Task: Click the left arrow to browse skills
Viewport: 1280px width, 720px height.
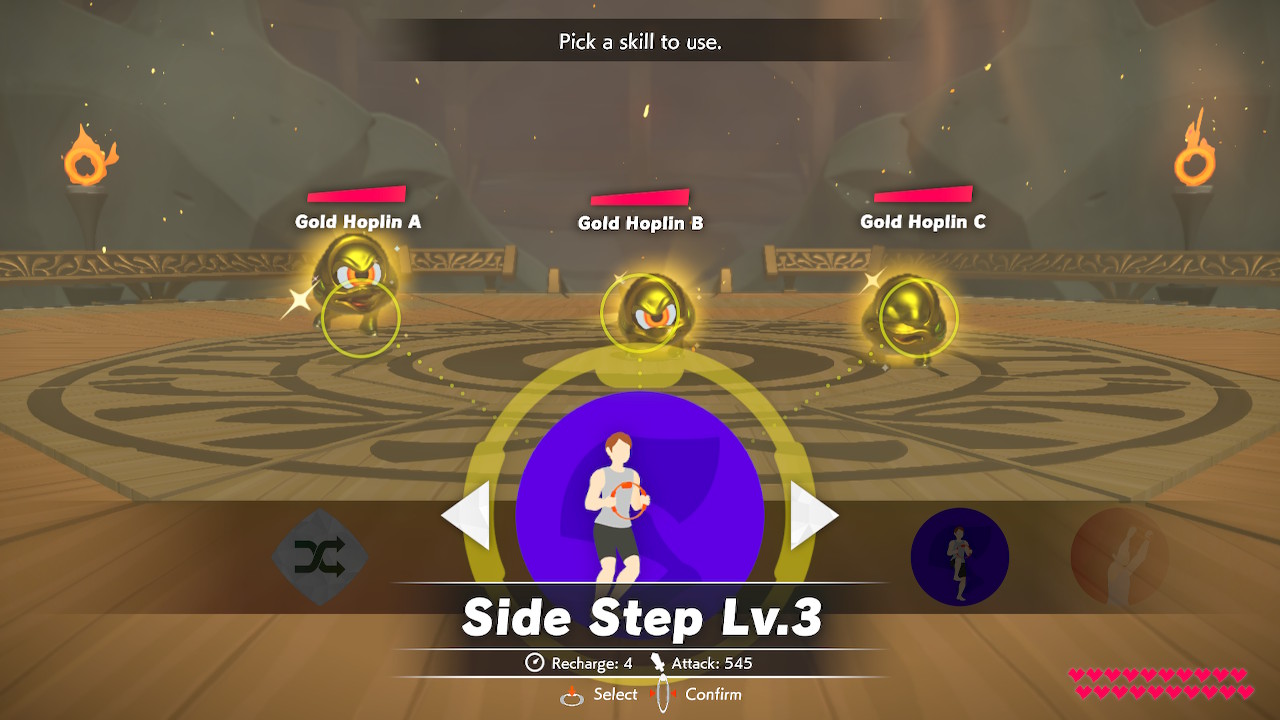Action: (x=466, y=515)
